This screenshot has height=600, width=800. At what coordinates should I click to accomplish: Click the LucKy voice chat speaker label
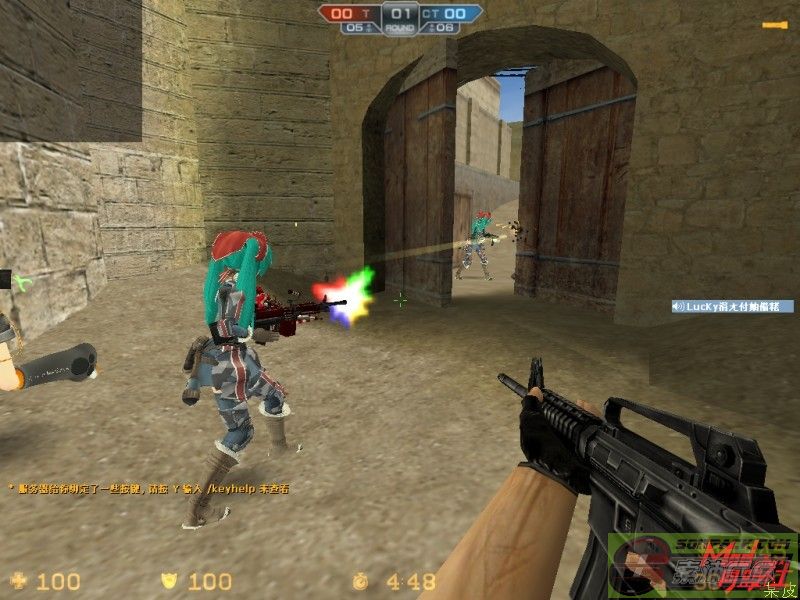coord(732,306)
